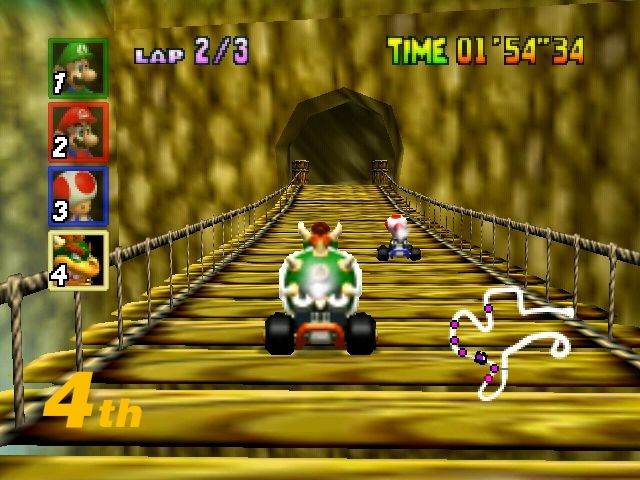Screen dimensions: 640x480
Task: Choose Toad's third-place rank portrait
Action: 77,194
